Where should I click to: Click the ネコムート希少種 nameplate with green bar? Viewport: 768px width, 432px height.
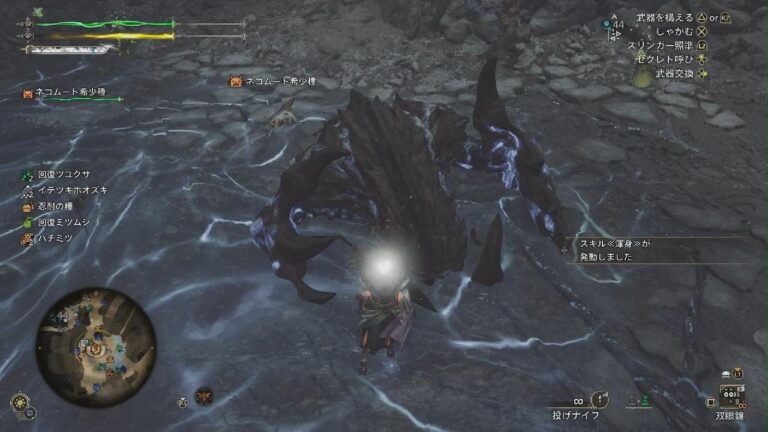coord(70,94)
